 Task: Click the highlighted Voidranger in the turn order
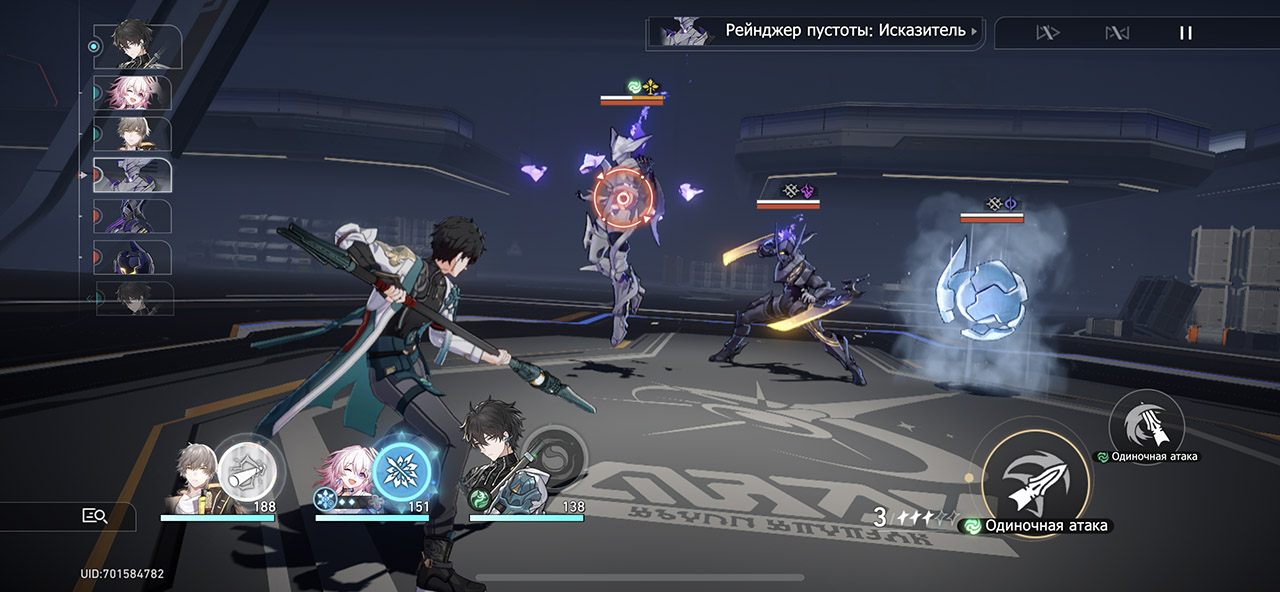point(133,175)
